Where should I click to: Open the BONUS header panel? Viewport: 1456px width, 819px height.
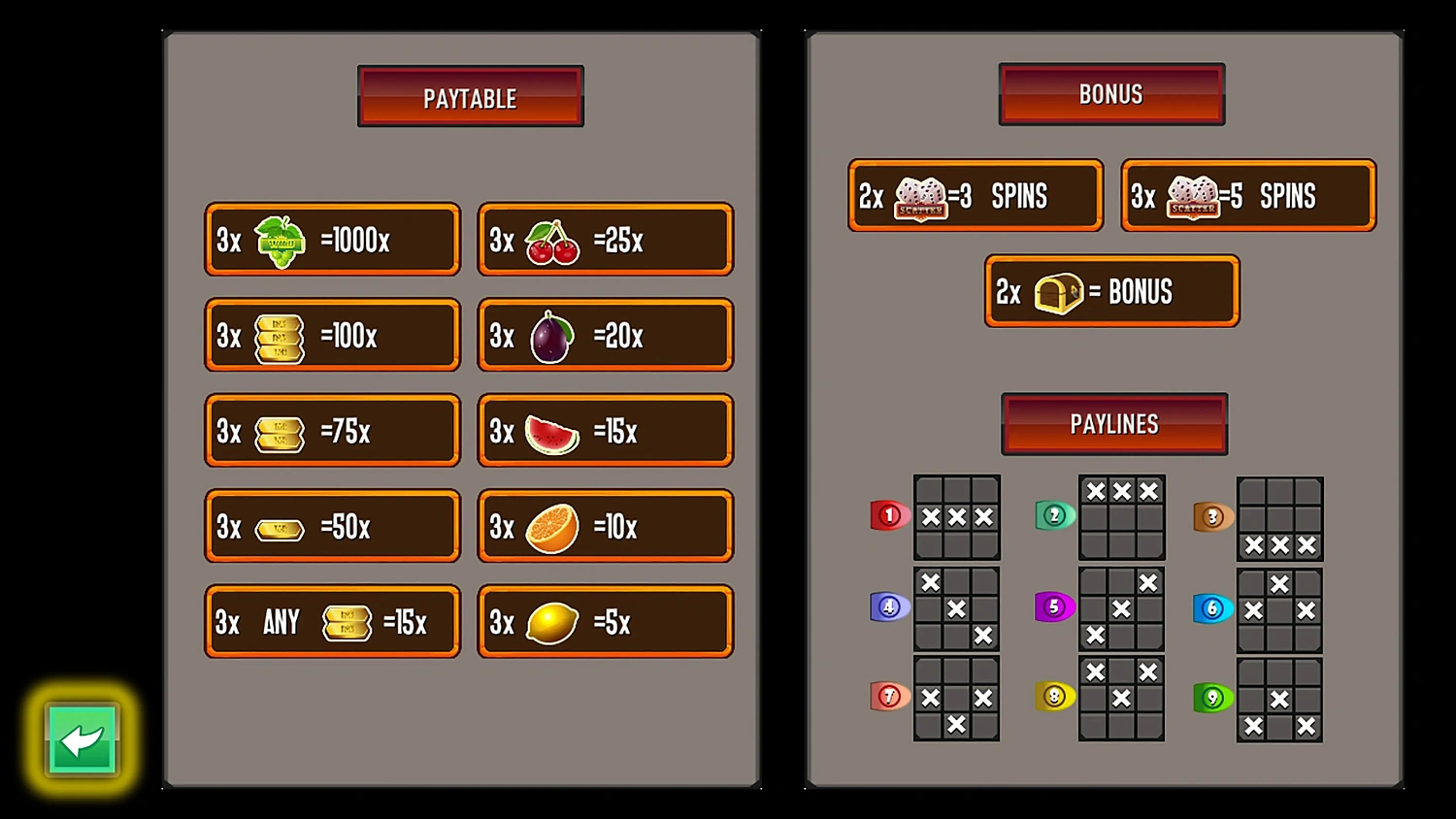pyautogui.click(x=1110, y=93)
